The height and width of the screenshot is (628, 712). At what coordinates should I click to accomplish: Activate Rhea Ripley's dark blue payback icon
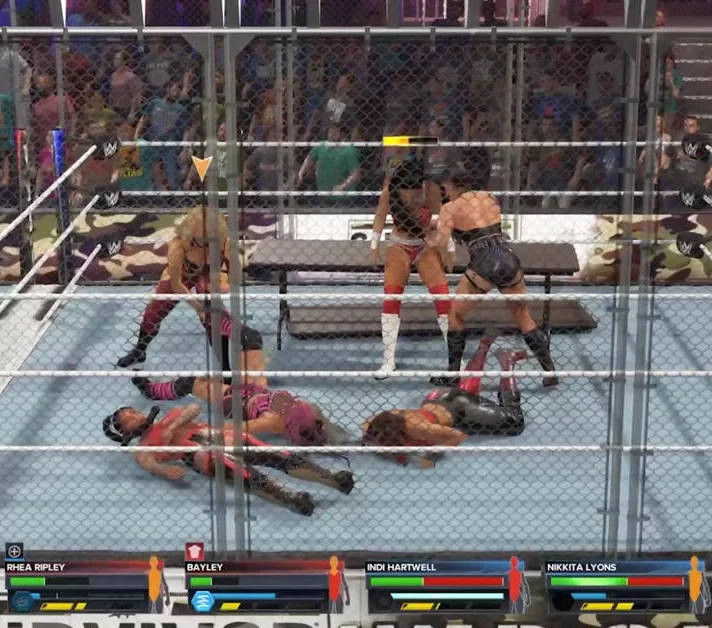click(x=22, y=601)
